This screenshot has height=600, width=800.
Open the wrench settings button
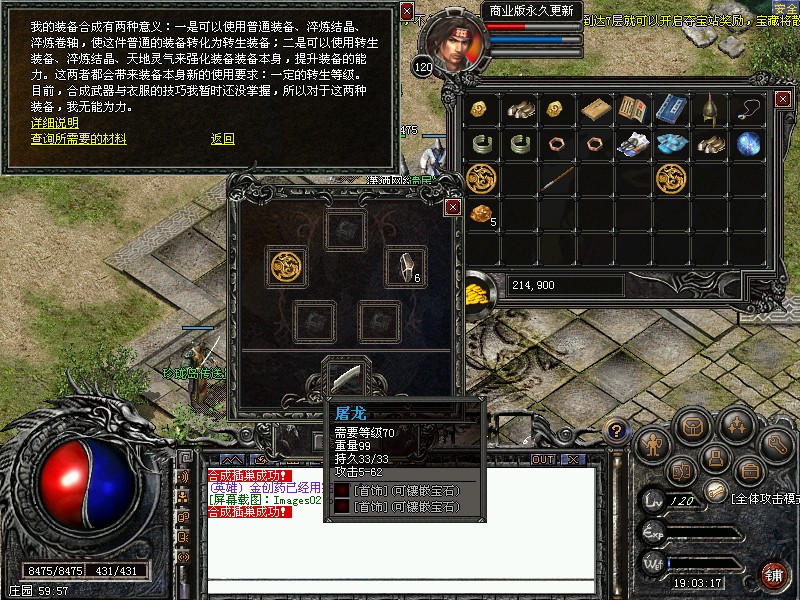coord(776,443)
